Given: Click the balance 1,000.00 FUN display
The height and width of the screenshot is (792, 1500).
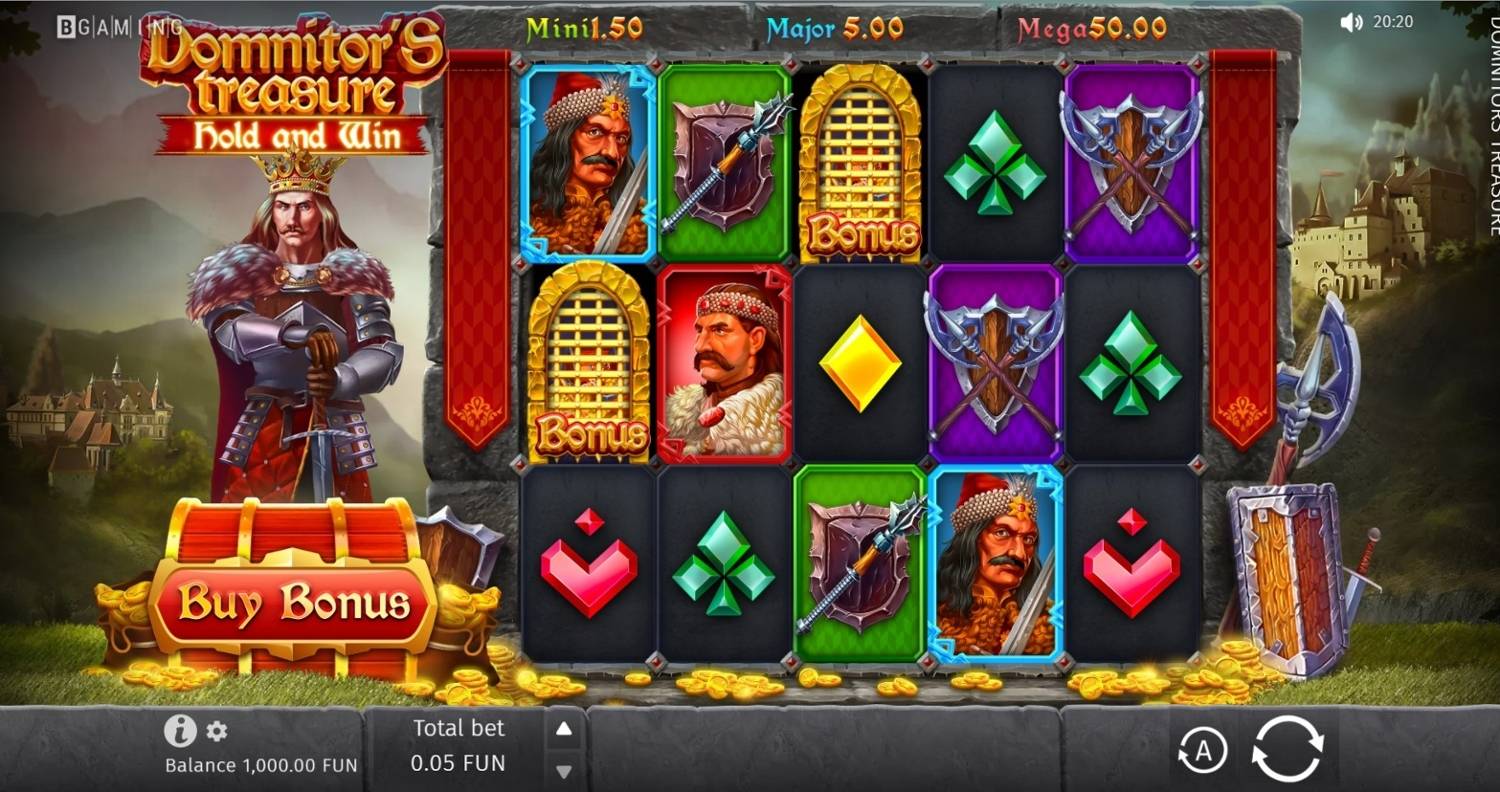Looking at the screenshot, I should [260, 766].
